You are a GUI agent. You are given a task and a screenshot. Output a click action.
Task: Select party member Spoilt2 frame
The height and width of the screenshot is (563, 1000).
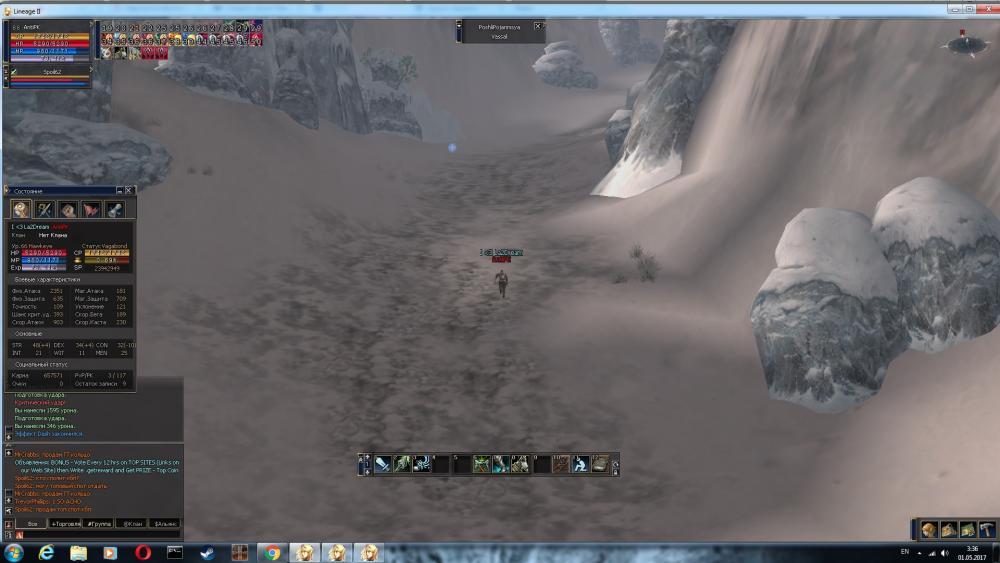pos(50,73)
